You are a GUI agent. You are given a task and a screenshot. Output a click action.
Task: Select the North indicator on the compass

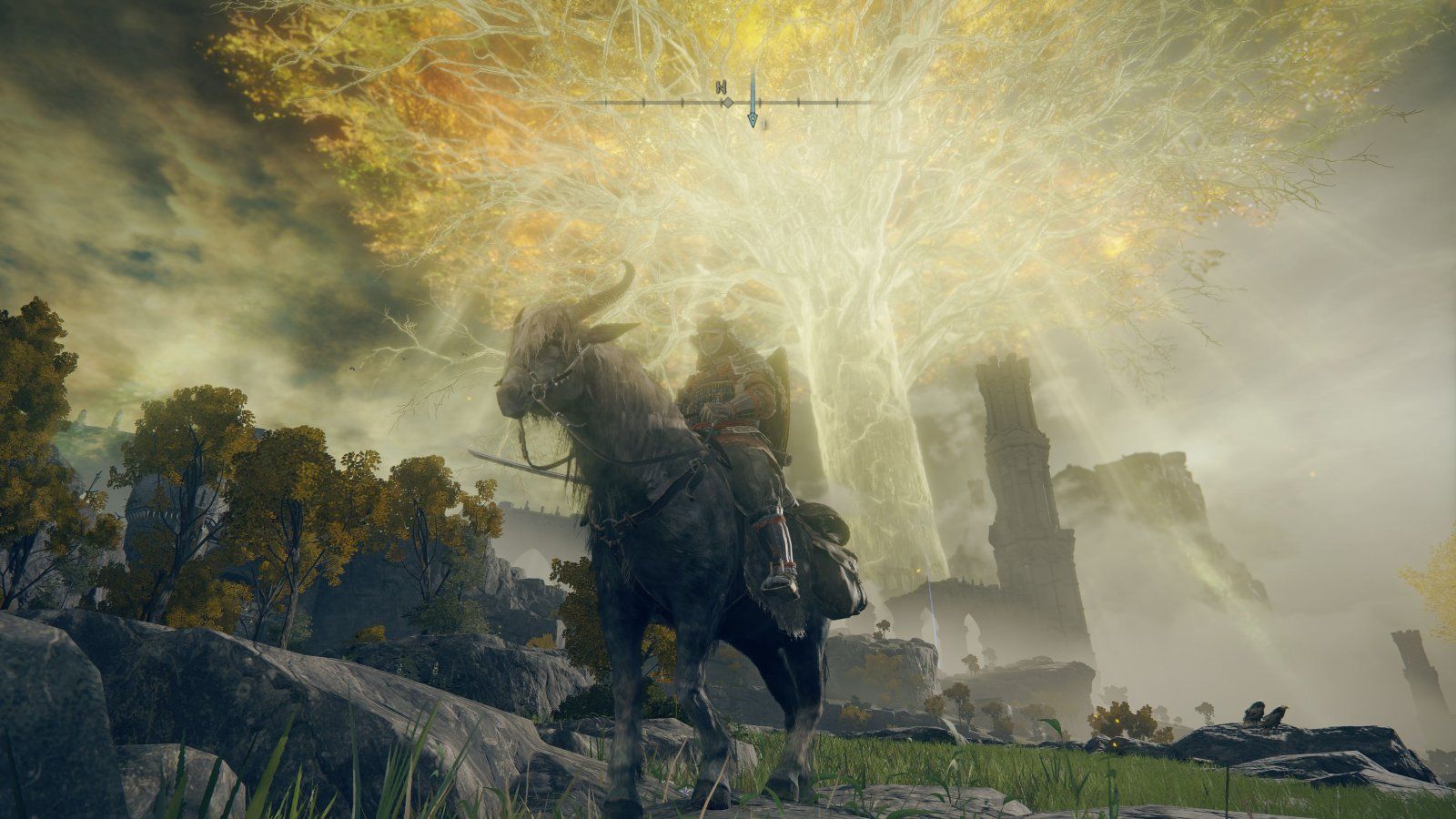coord(721,87)
